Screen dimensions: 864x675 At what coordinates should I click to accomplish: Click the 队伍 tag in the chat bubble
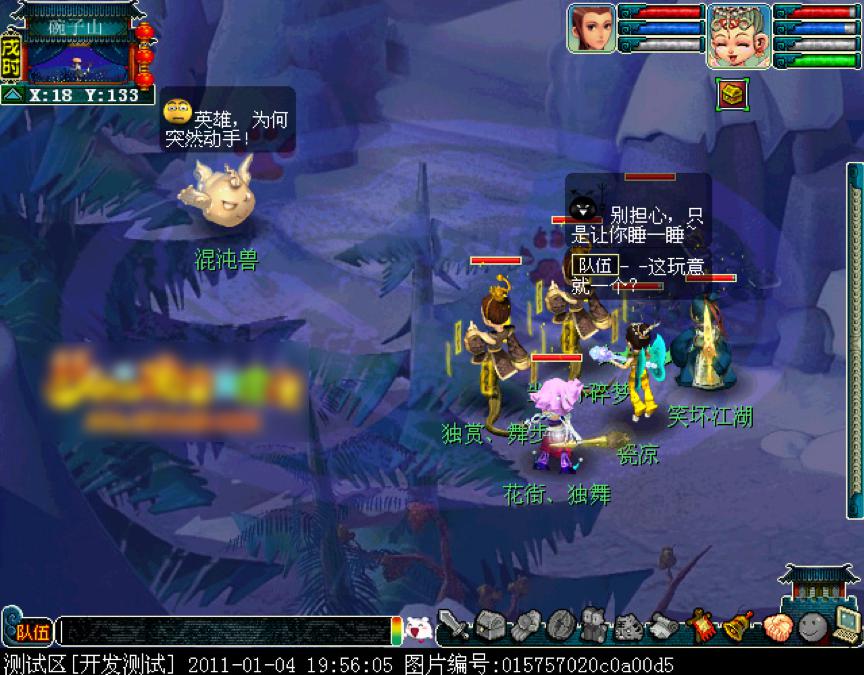[593, 265]
